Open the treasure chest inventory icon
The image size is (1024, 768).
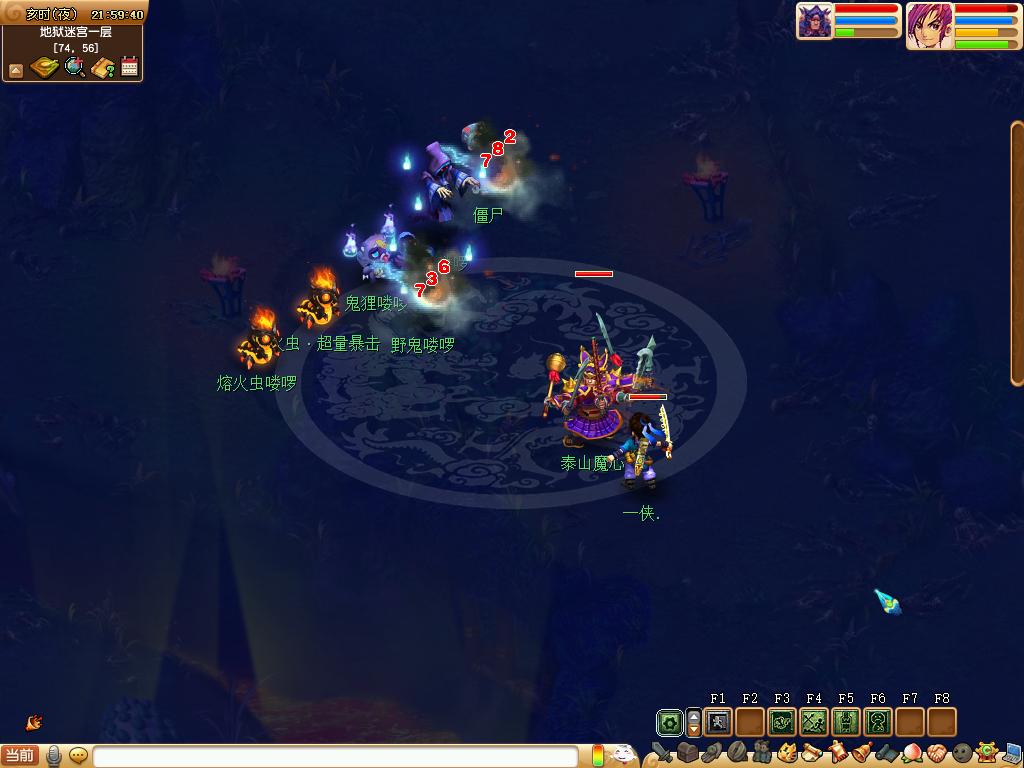click(x=687, y=753)
